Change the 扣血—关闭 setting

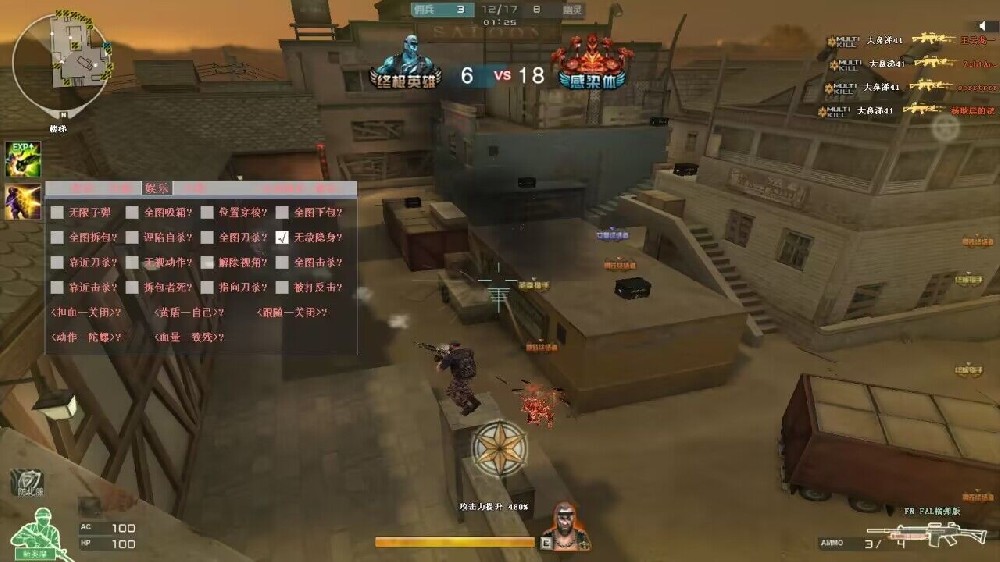click(86, 313)
